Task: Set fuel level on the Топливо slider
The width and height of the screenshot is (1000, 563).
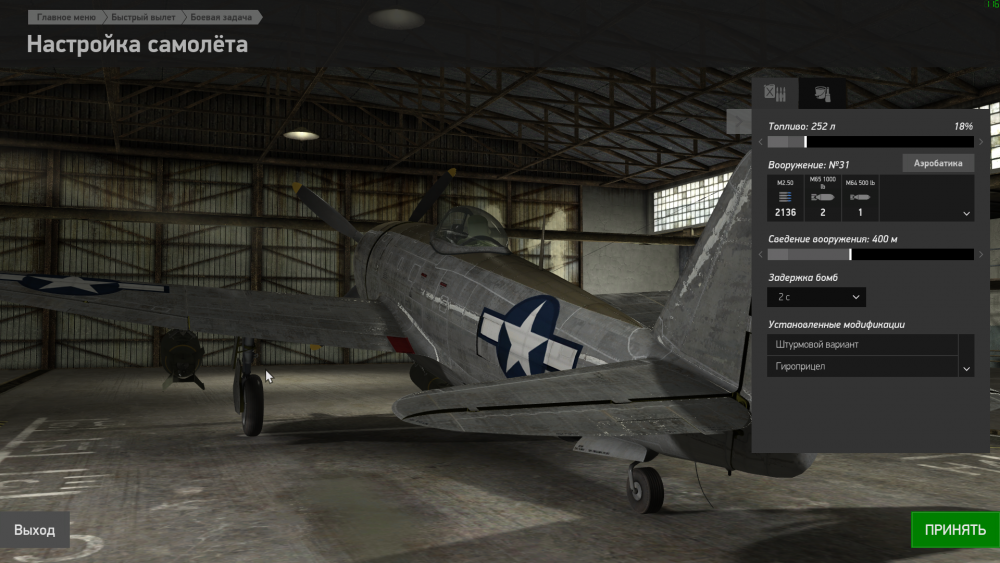Action: click(870, 142)
